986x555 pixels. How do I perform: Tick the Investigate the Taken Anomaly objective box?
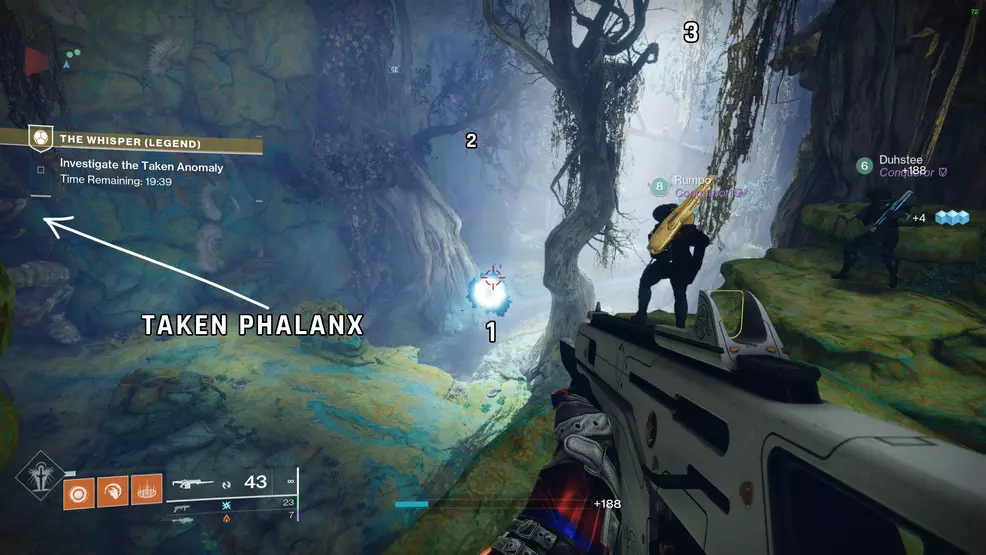coord(41,169)
